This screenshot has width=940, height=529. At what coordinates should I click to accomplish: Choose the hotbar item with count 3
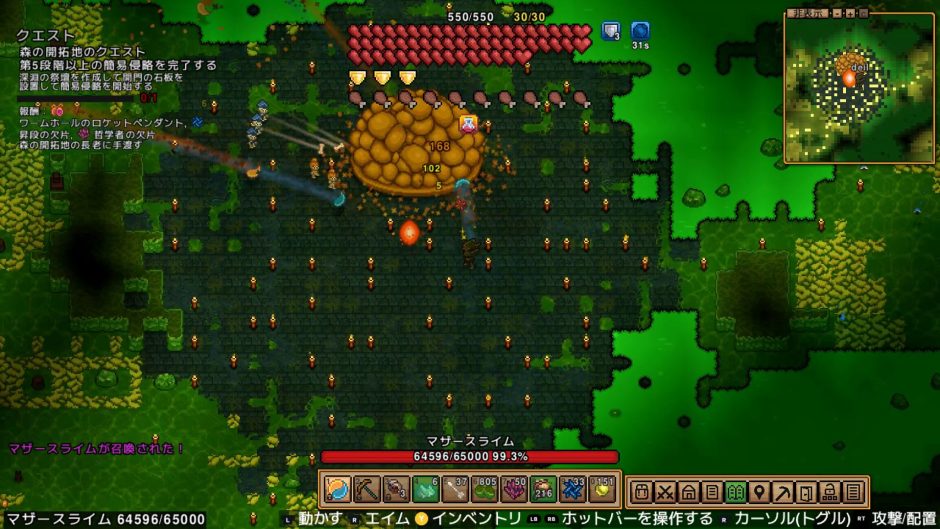click(397, 490)
